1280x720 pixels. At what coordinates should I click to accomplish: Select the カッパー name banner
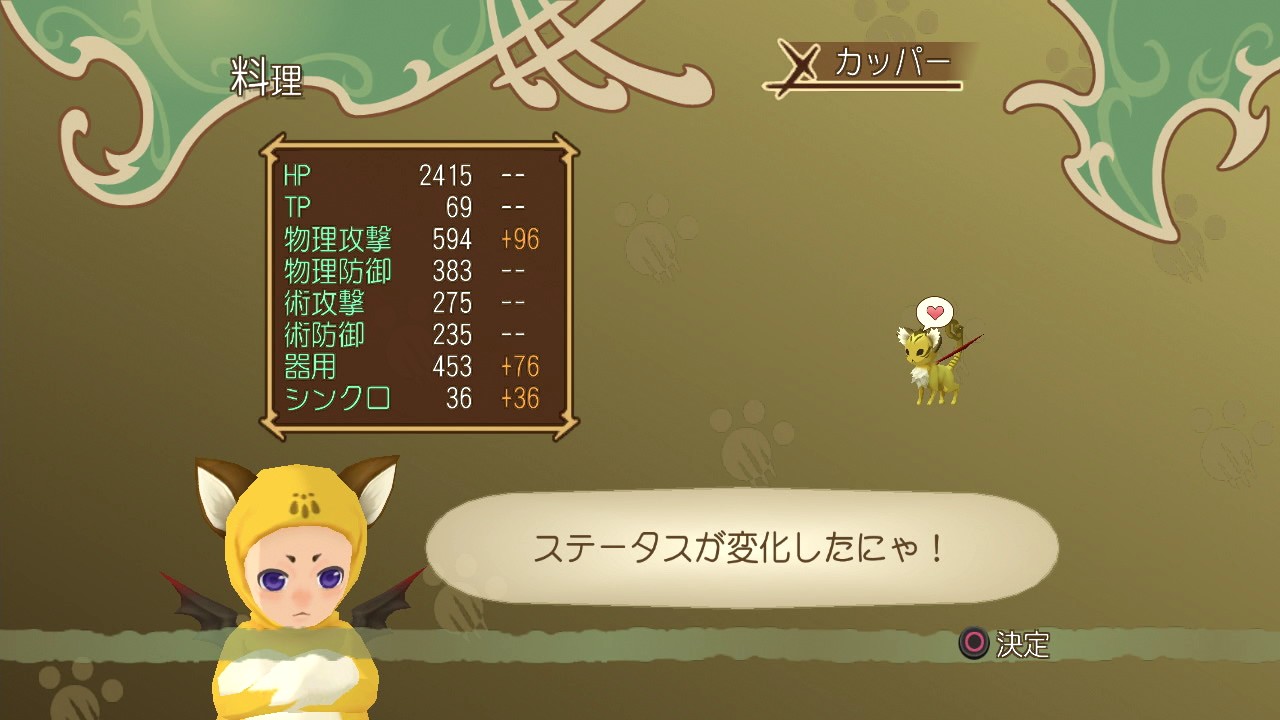868,66
